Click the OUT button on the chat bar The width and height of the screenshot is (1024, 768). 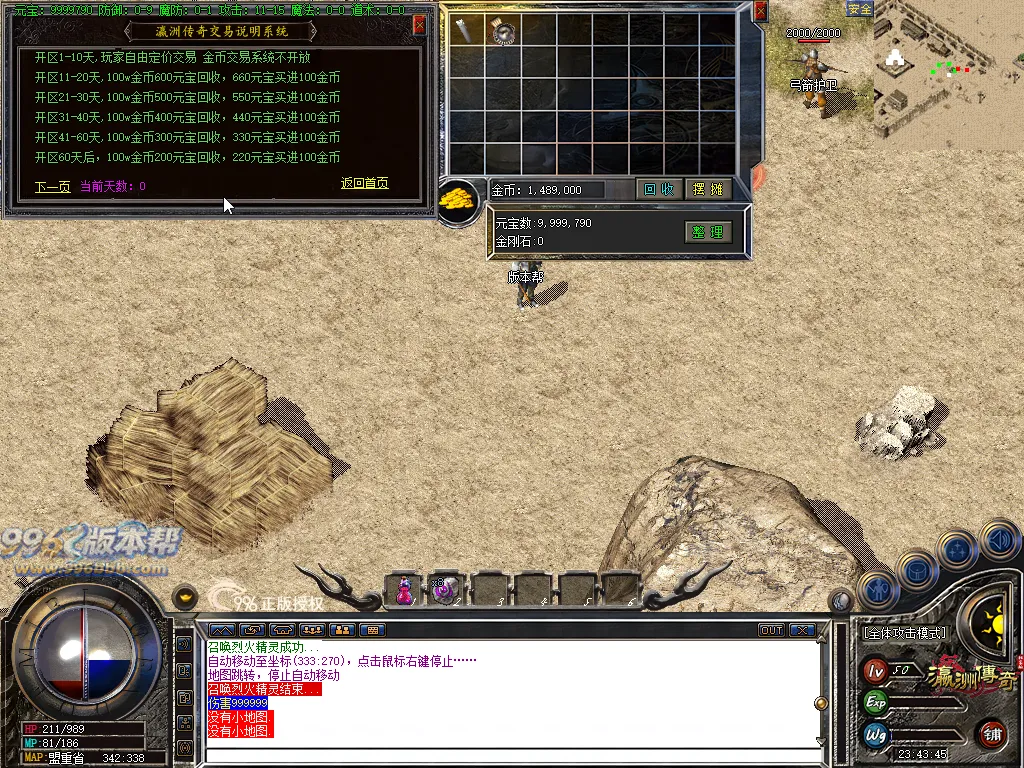coord(771,630)
